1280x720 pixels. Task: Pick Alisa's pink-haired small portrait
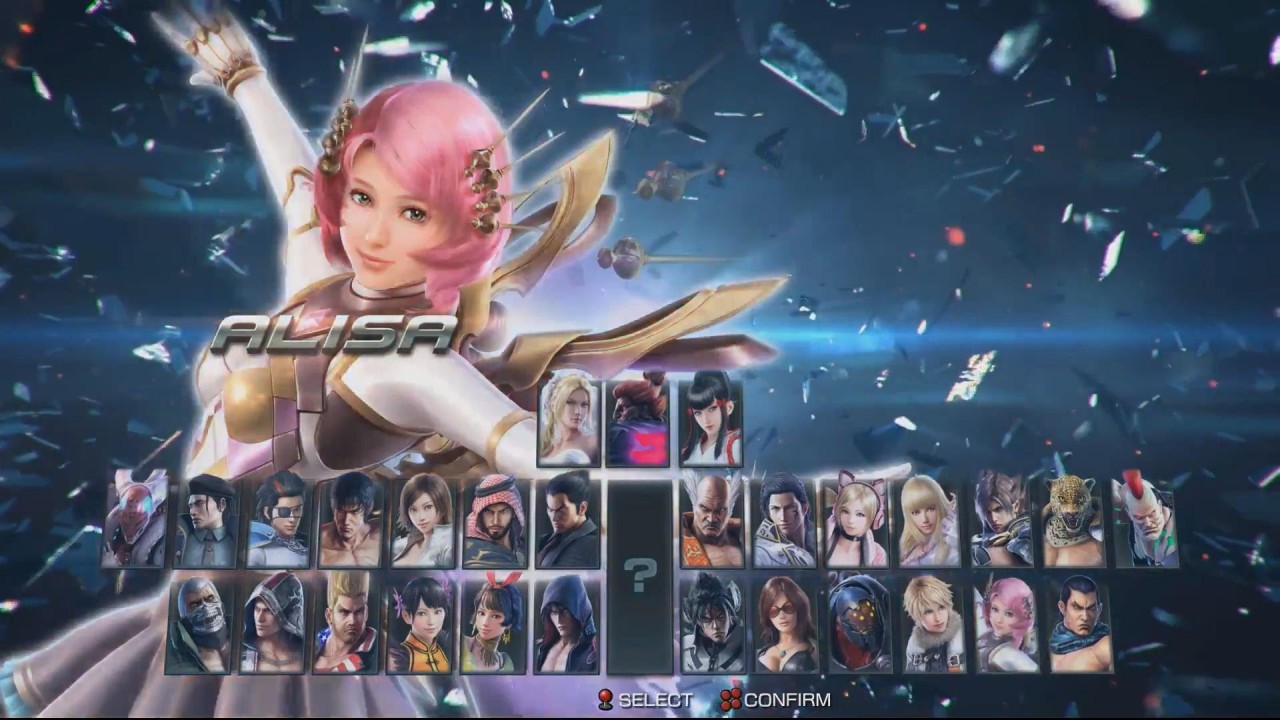tap(1004, 623)
